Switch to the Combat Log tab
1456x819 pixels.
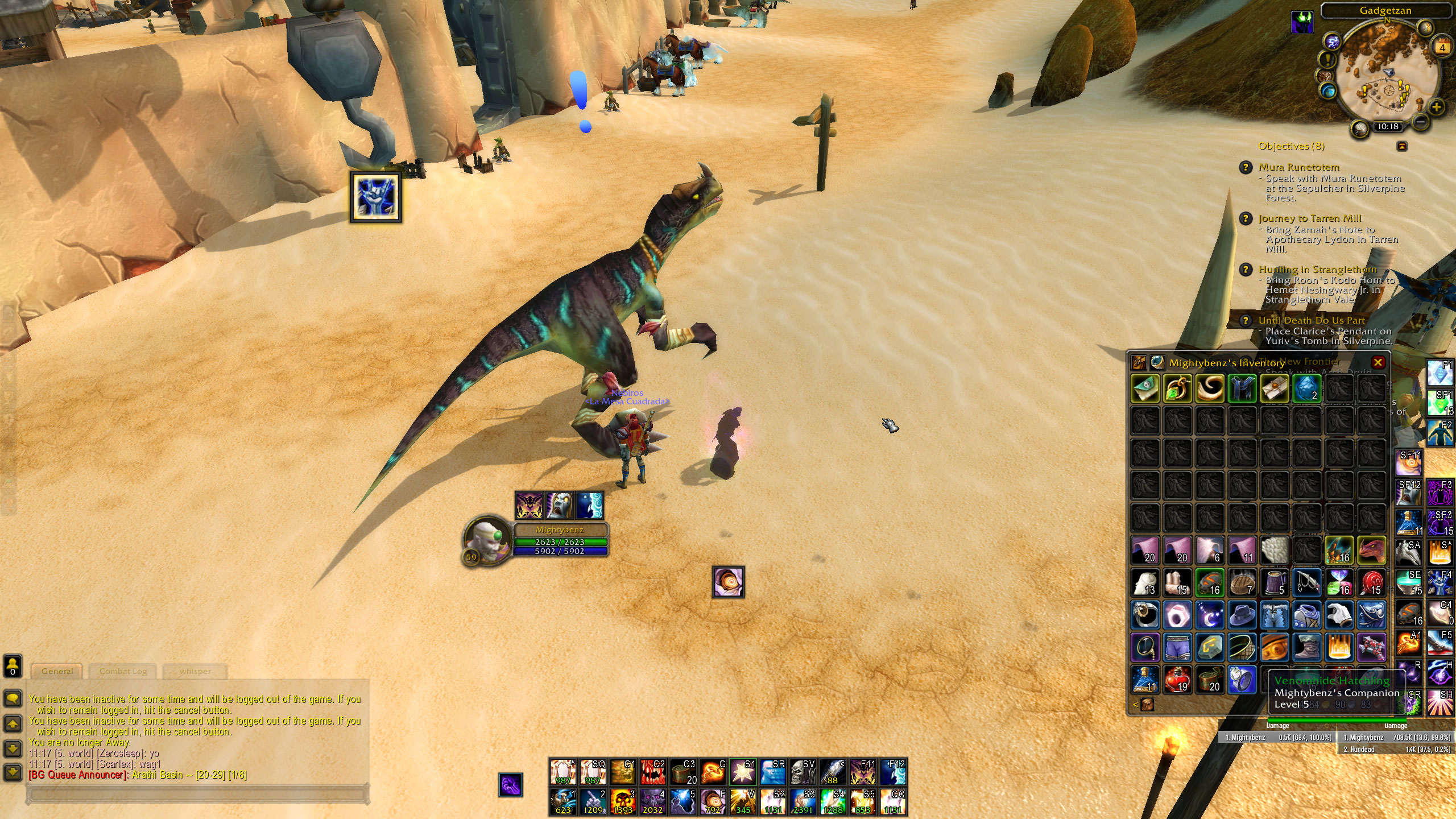pyautogui.click(x=123, y=671)
